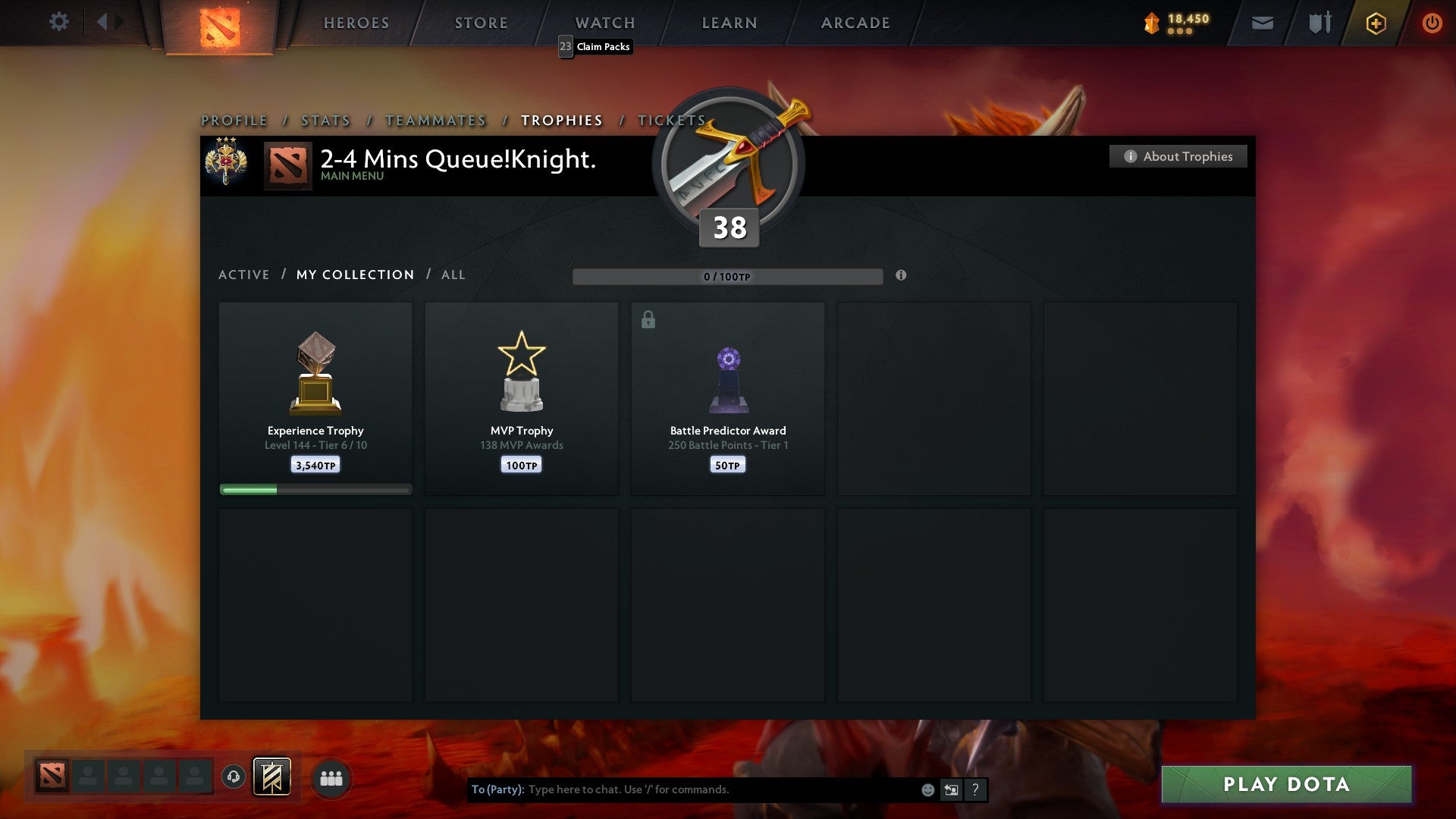Switch to the ACTIVE trophies filter
1456x819 pixels.
(244, 275)
